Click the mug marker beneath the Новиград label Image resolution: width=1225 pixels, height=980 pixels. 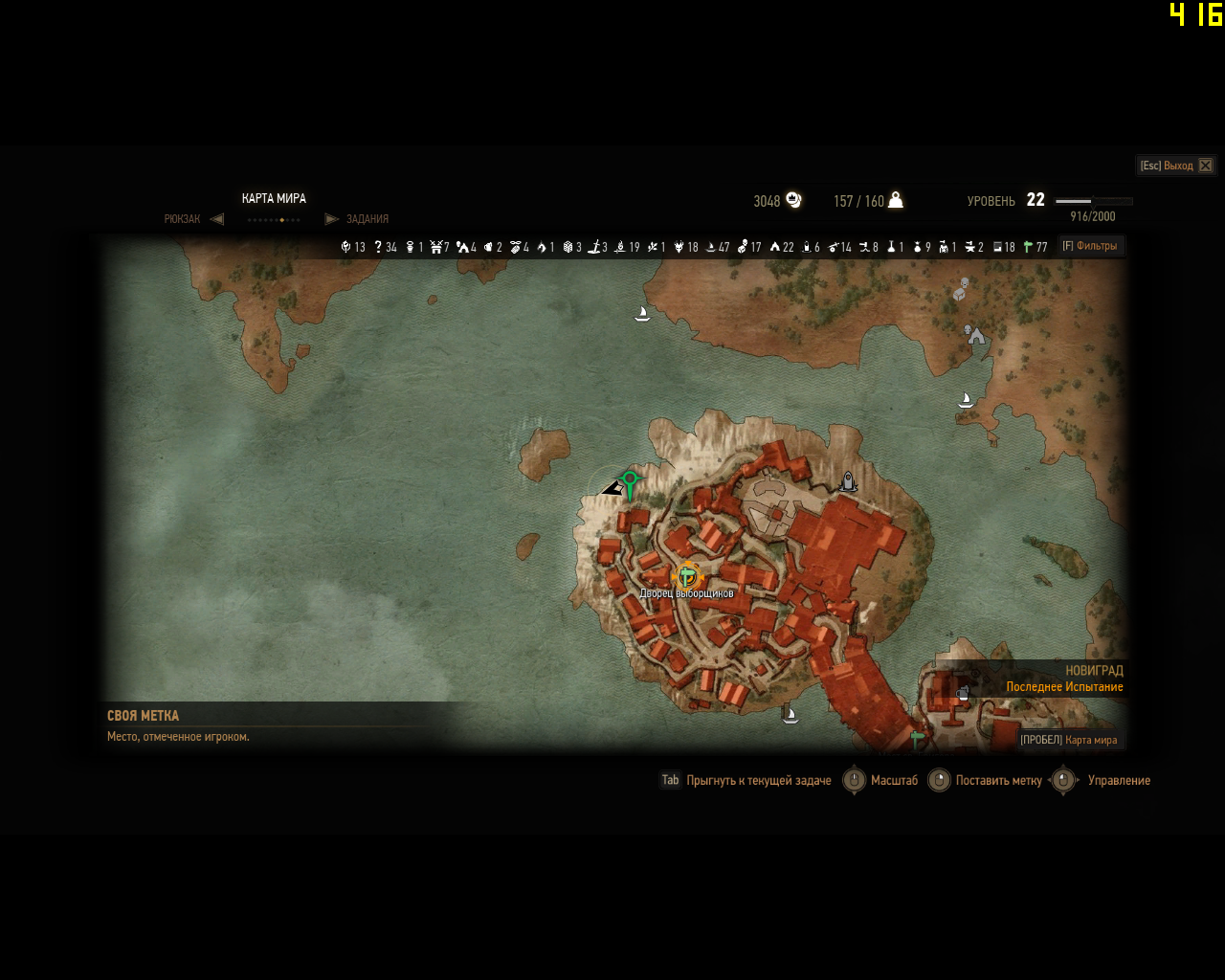(x=963, y=693)
